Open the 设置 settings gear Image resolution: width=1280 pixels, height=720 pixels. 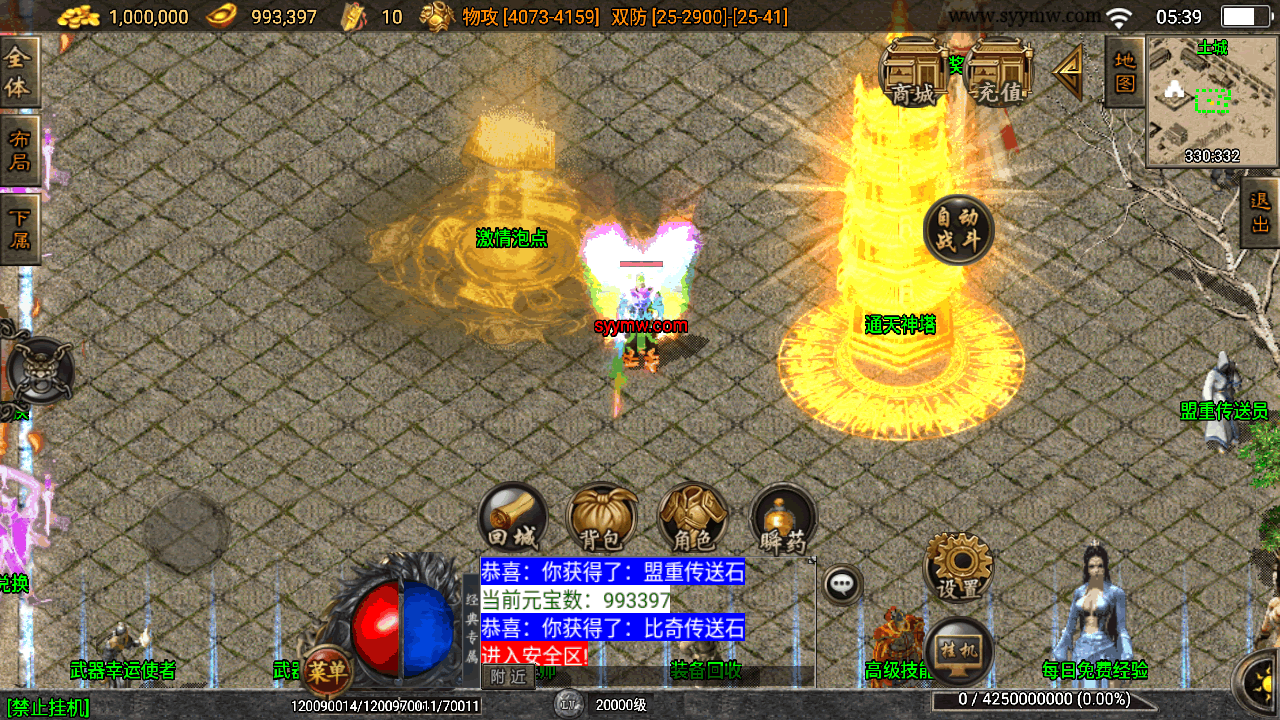[958, 567]
